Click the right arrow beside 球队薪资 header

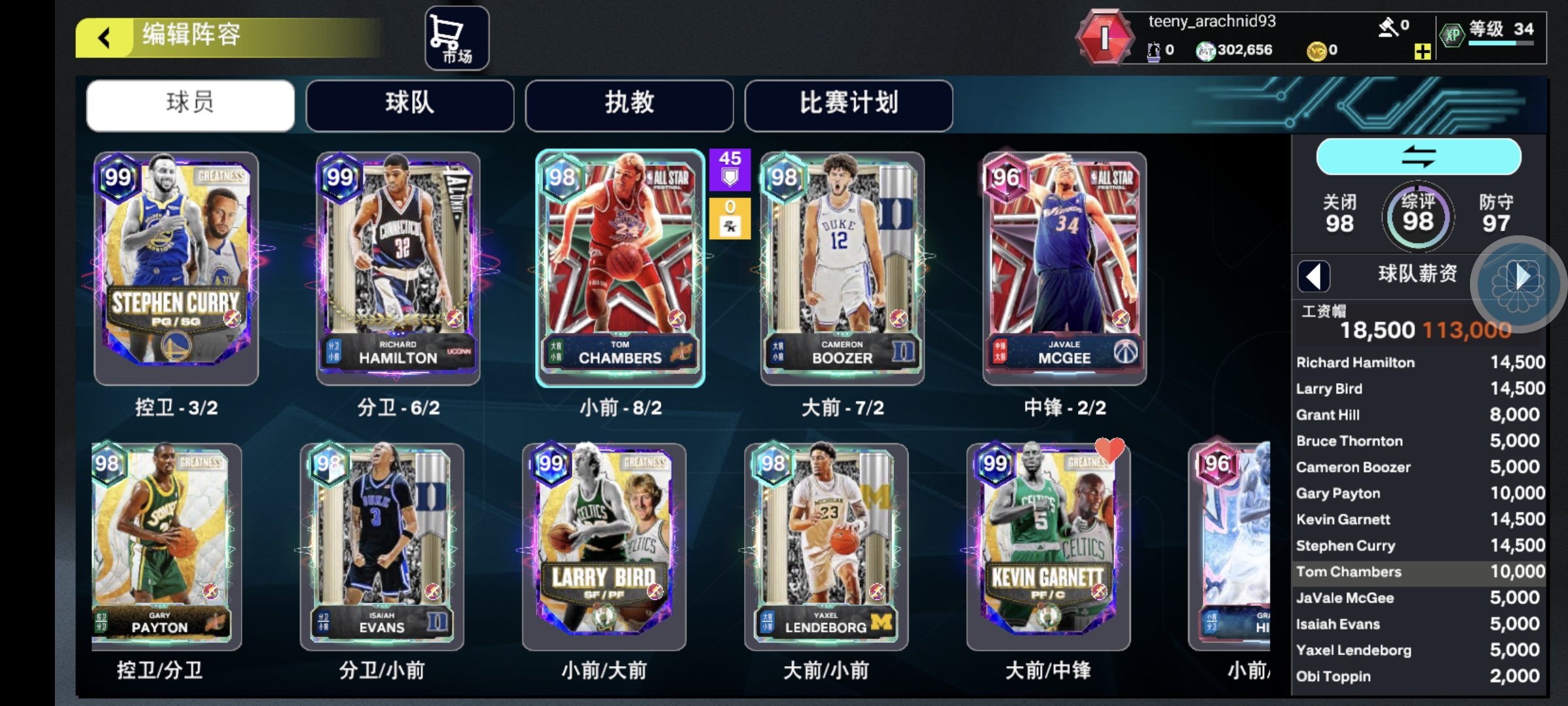coord(1522,276)
